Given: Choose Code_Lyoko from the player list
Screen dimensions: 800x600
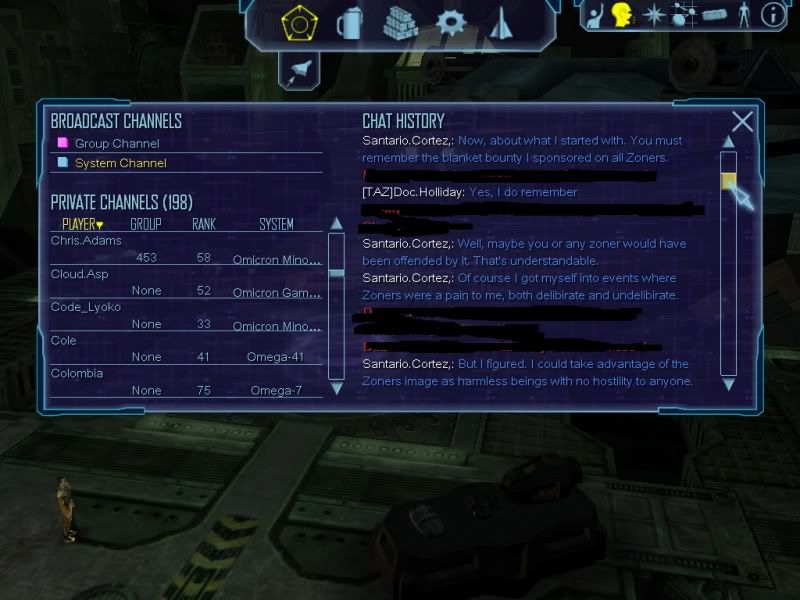Looking at the screenshot, I should (x=86, y=307).
